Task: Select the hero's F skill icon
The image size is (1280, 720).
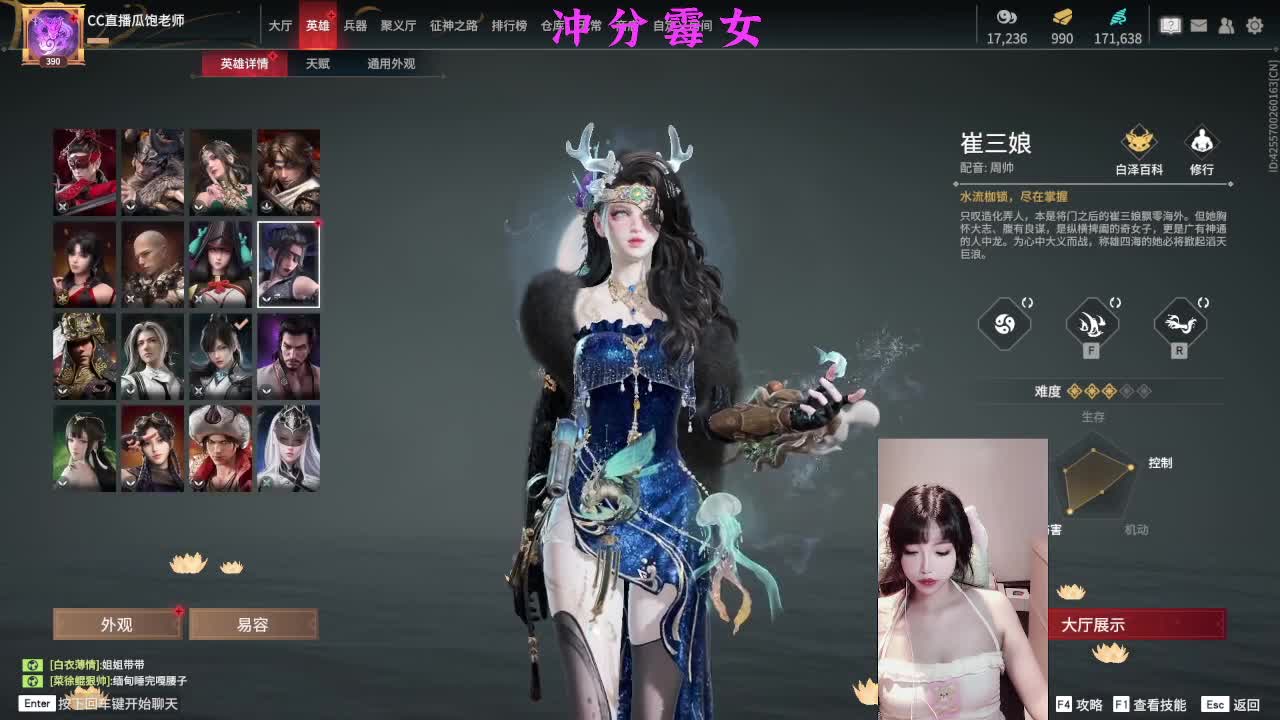Action: (x=1092, y=323)
